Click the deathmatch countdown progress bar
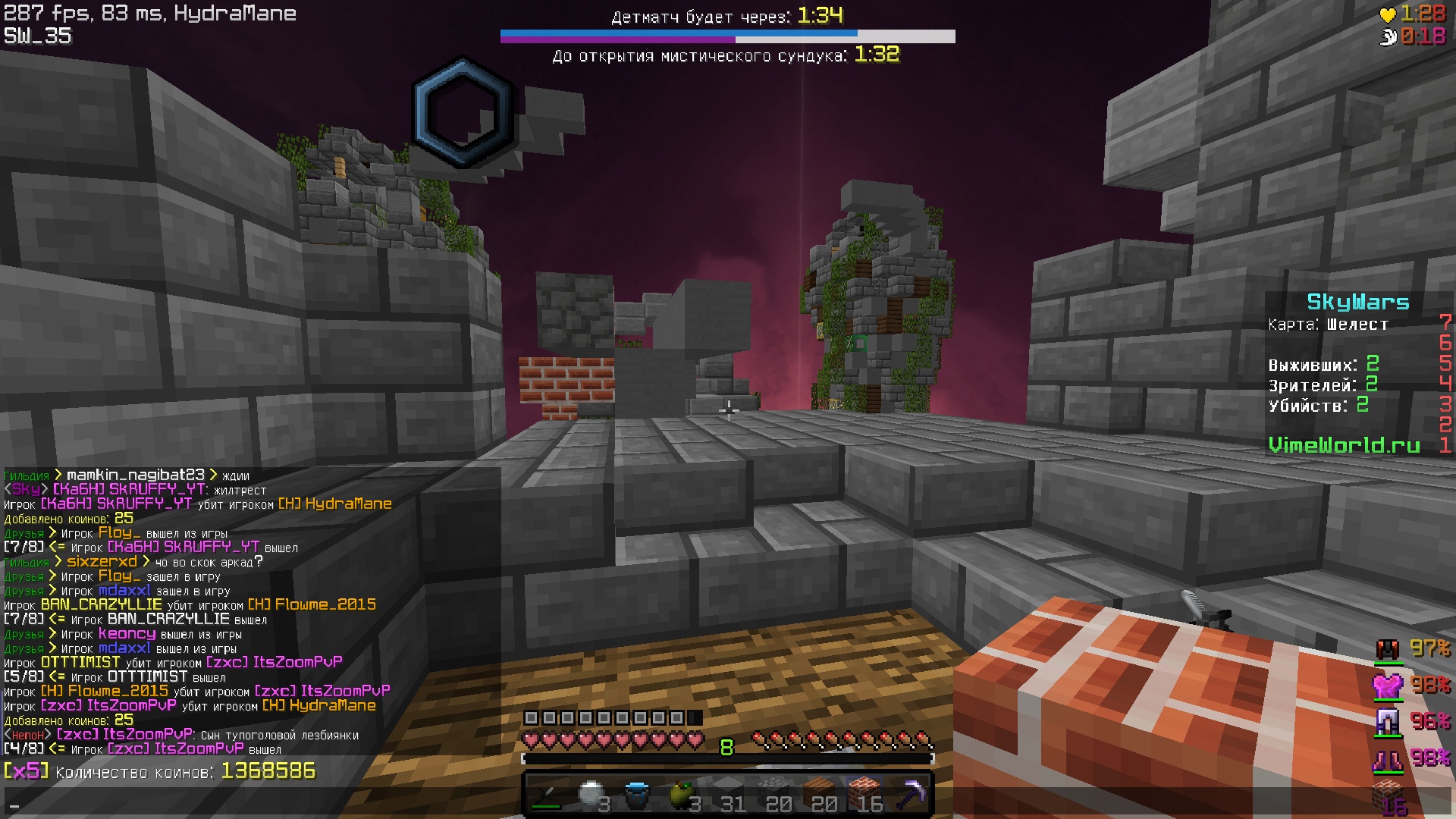Screen dimensions: 1456x819 (x=726, y=33)
